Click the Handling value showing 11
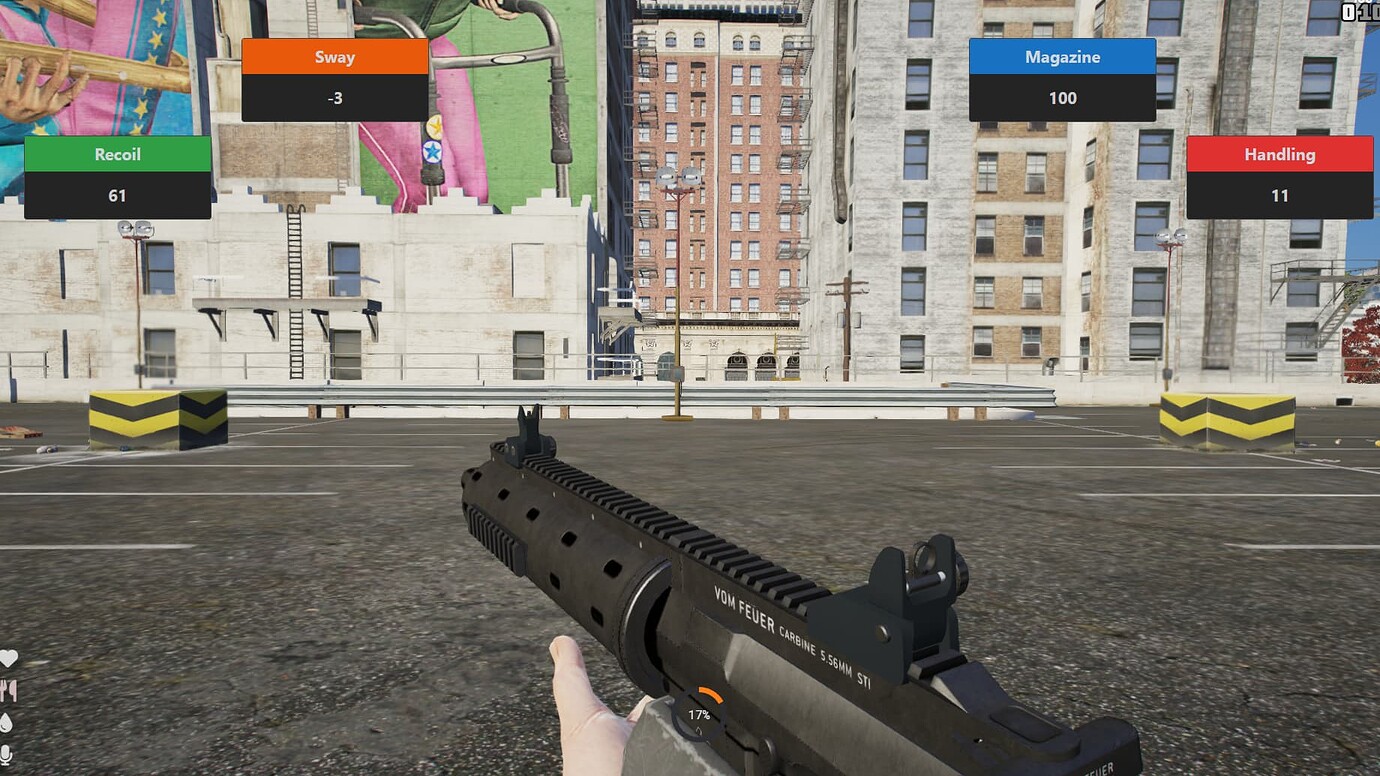The height and width of the screenshot is (776, 1380). [1278, 196]
